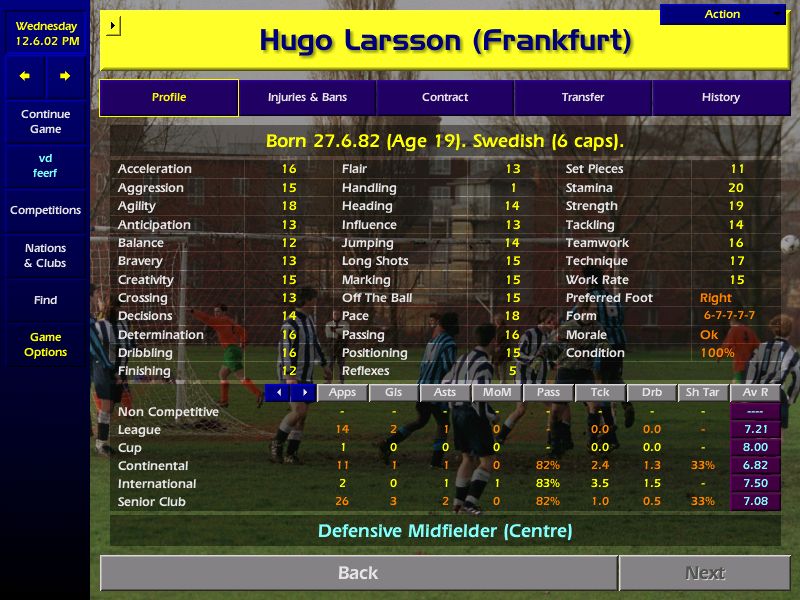Select the Profile tab
This screenshot has height=600, width=800.
click(169, 97)
